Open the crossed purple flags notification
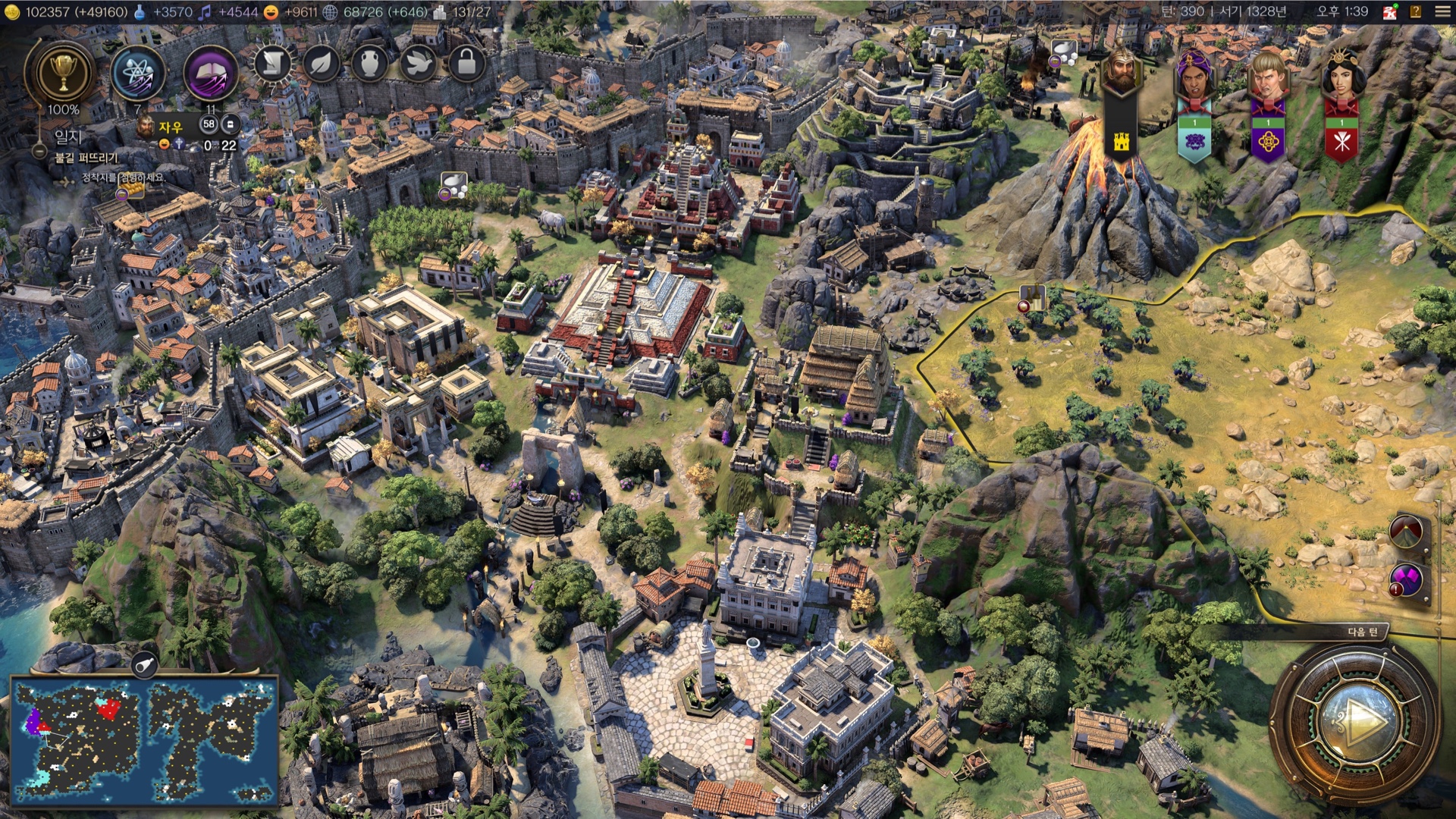 coord(1406,582)
